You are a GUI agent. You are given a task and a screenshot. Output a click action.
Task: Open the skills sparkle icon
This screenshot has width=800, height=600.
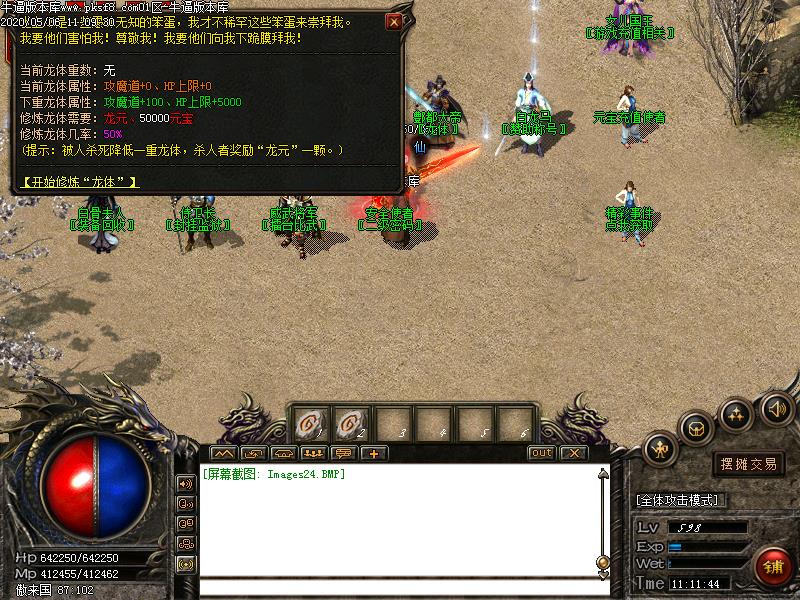click(737, 413)
